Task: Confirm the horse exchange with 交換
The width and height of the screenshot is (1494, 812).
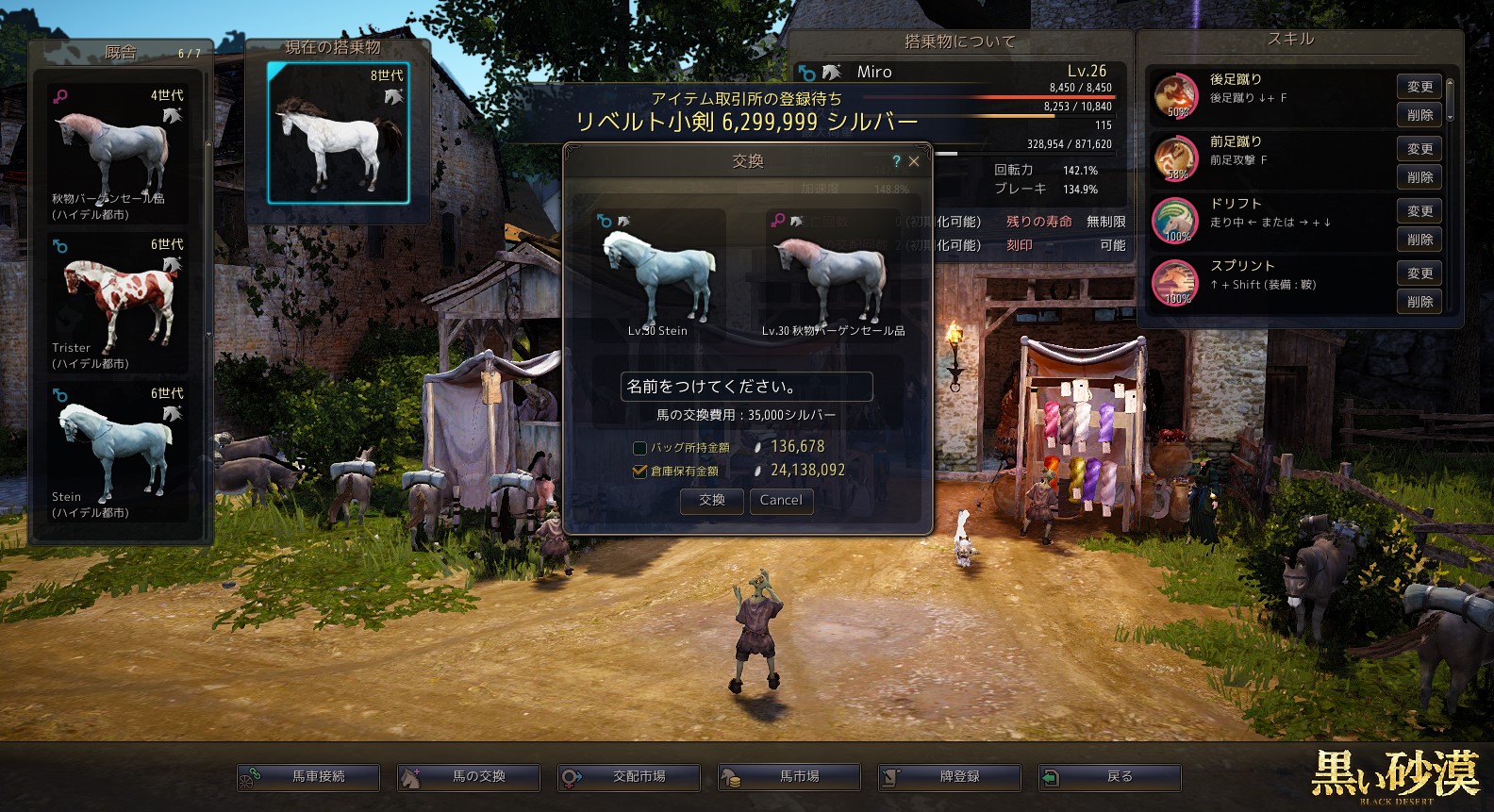Action: click(712, 501)
